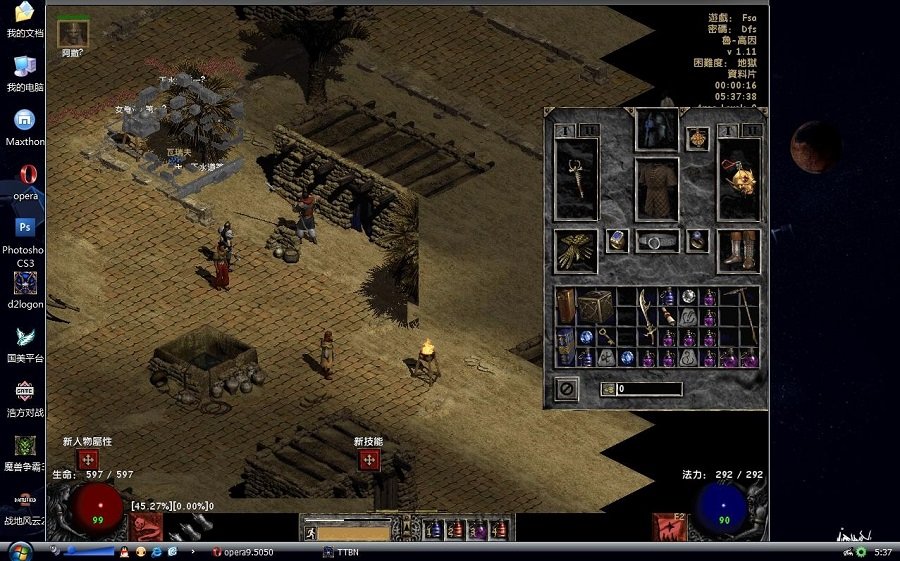
Task: Open the new stat points button
Action: pyautogui.click(x=88, y=460)
